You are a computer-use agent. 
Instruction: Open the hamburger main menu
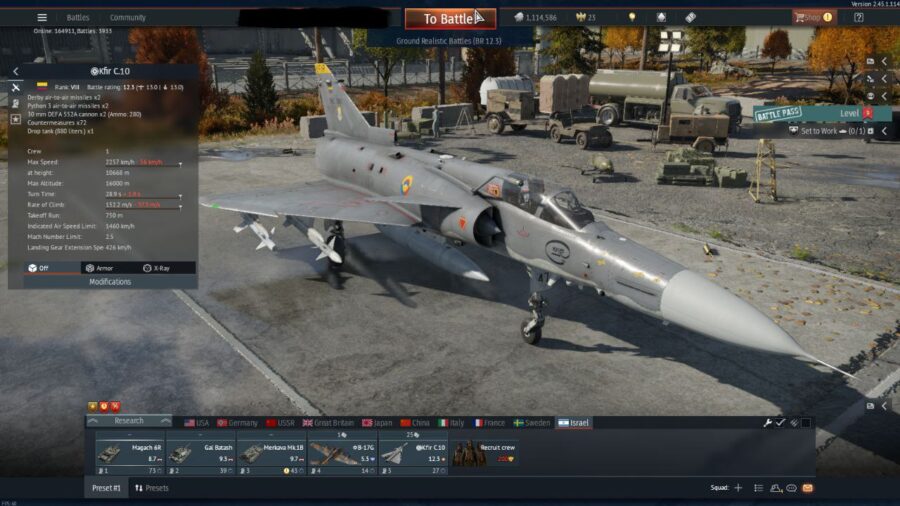[42, 17]
